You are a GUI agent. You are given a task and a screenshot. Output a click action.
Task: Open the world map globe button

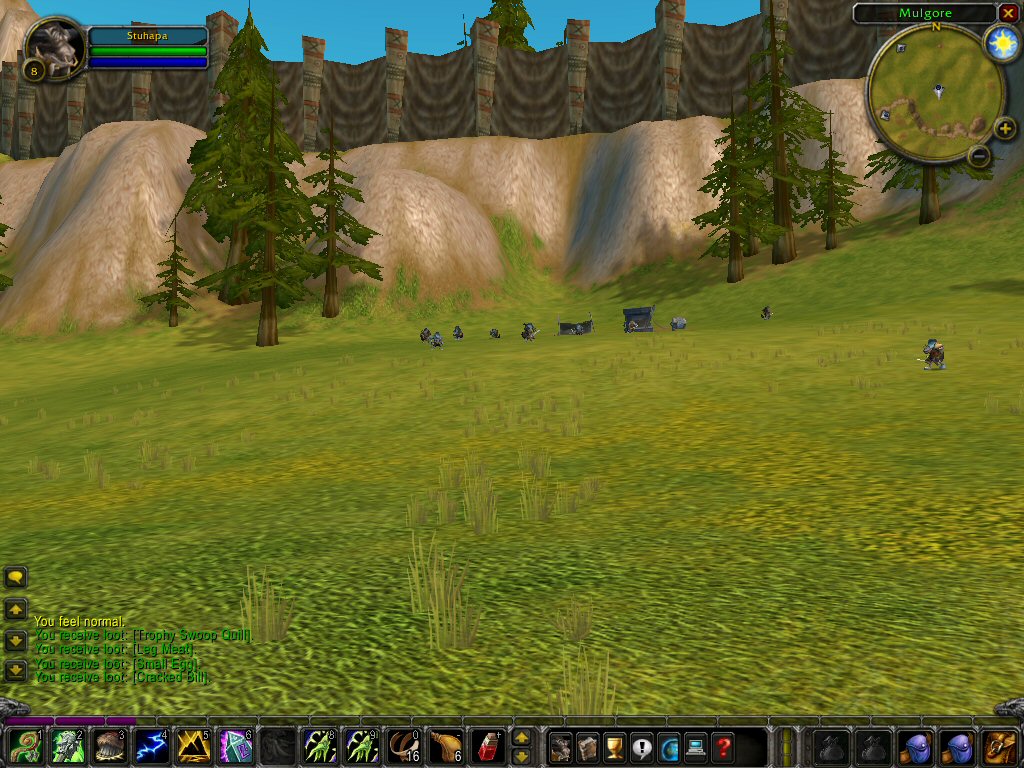click(x=668, y=746)
